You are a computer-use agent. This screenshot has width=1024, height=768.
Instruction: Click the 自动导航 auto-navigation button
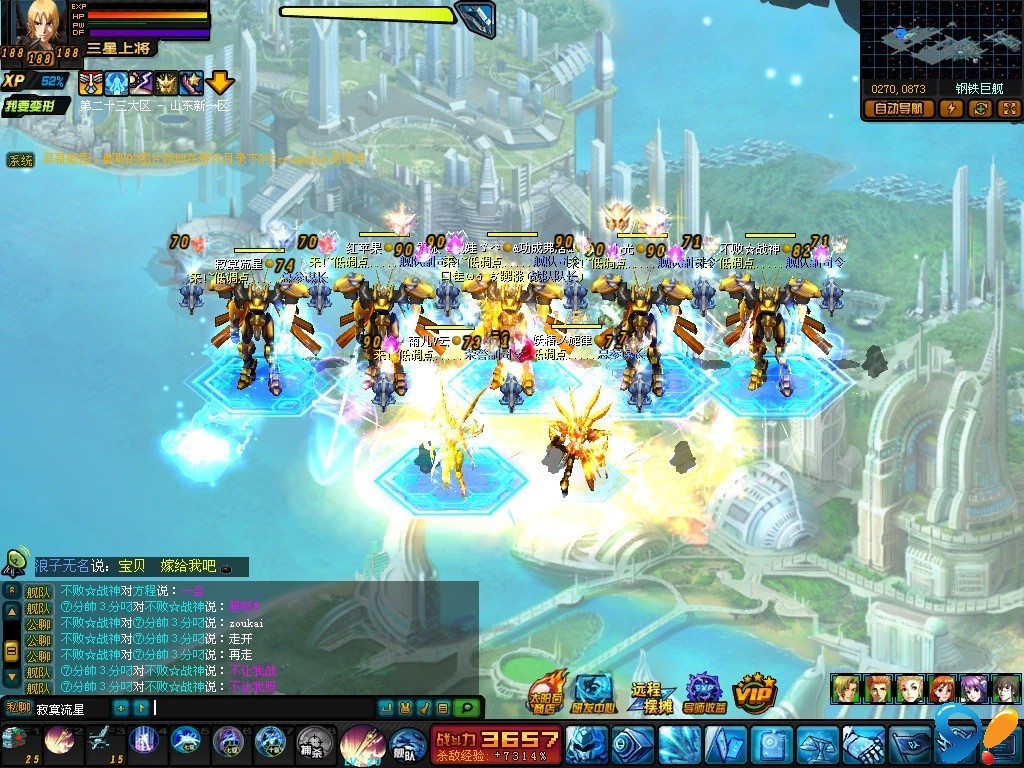click(x=897, y=109)
